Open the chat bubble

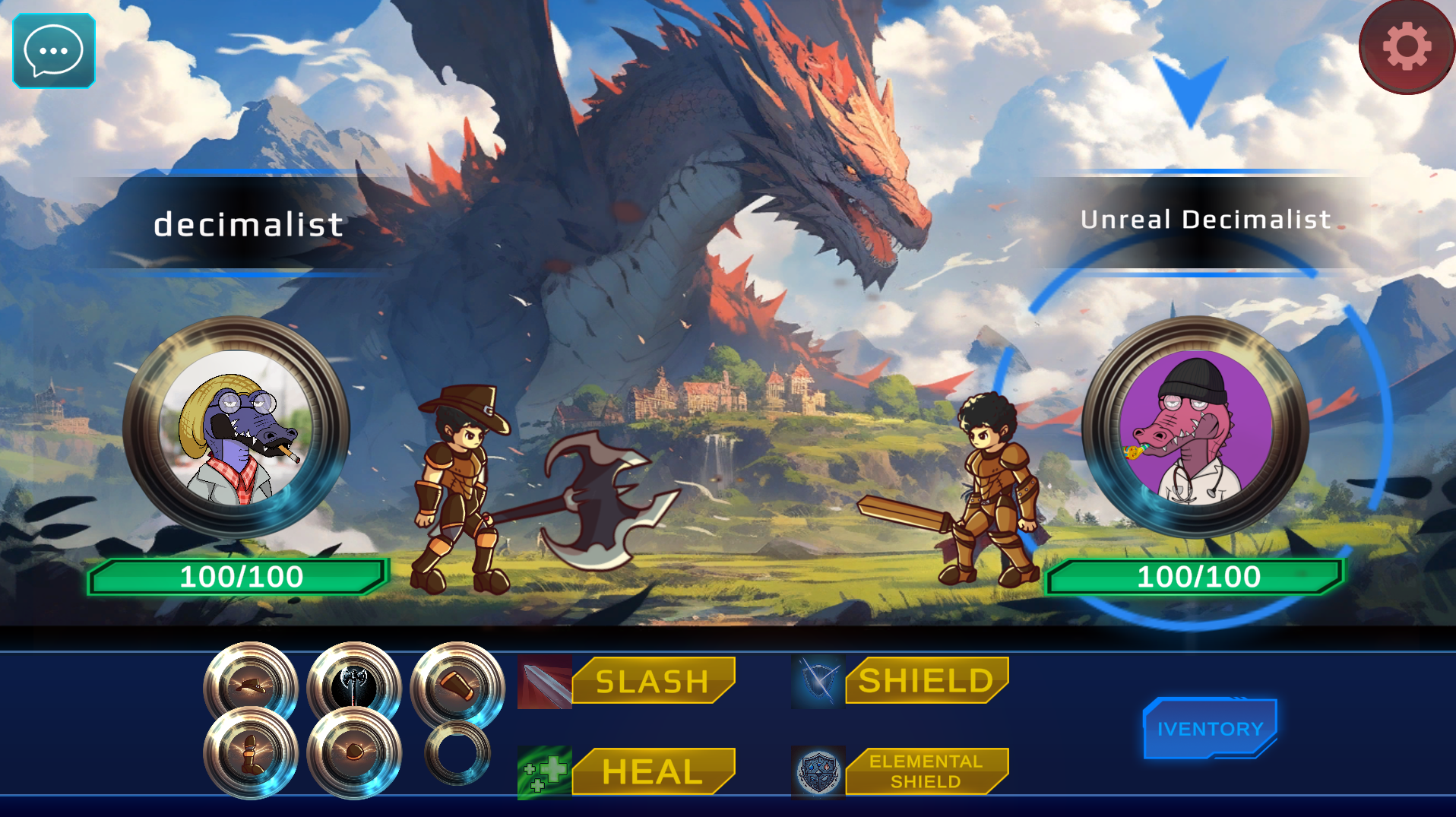(x=52, y=52)
